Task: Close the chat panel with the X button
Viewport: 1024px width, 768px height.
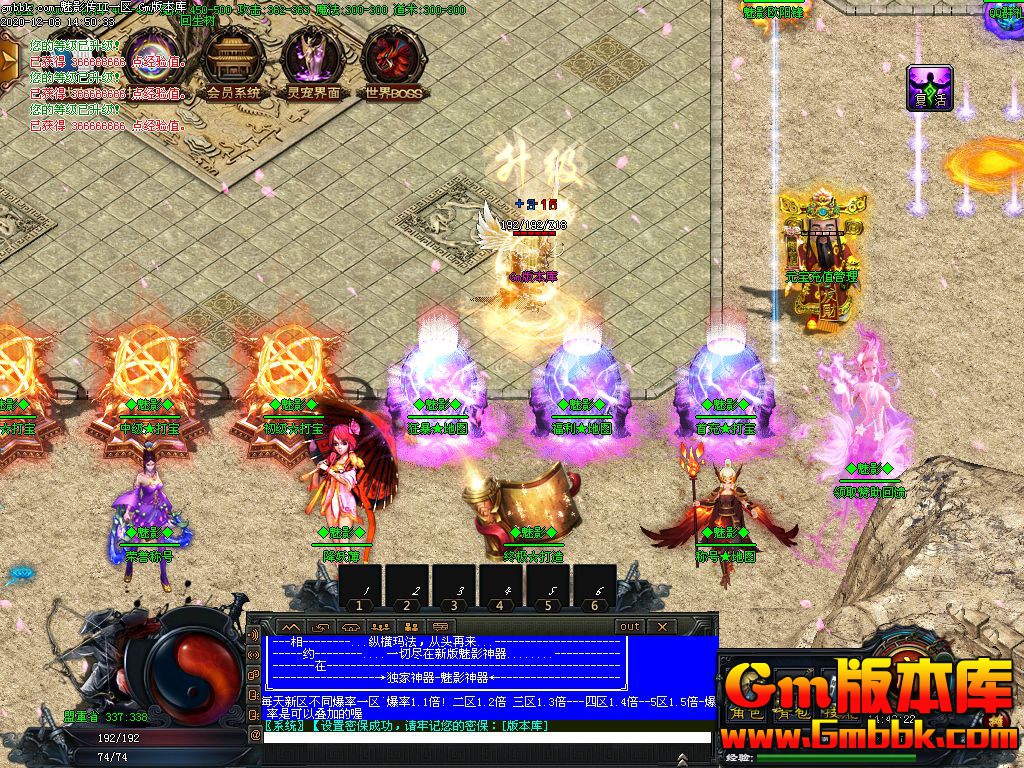Action: 661,627
